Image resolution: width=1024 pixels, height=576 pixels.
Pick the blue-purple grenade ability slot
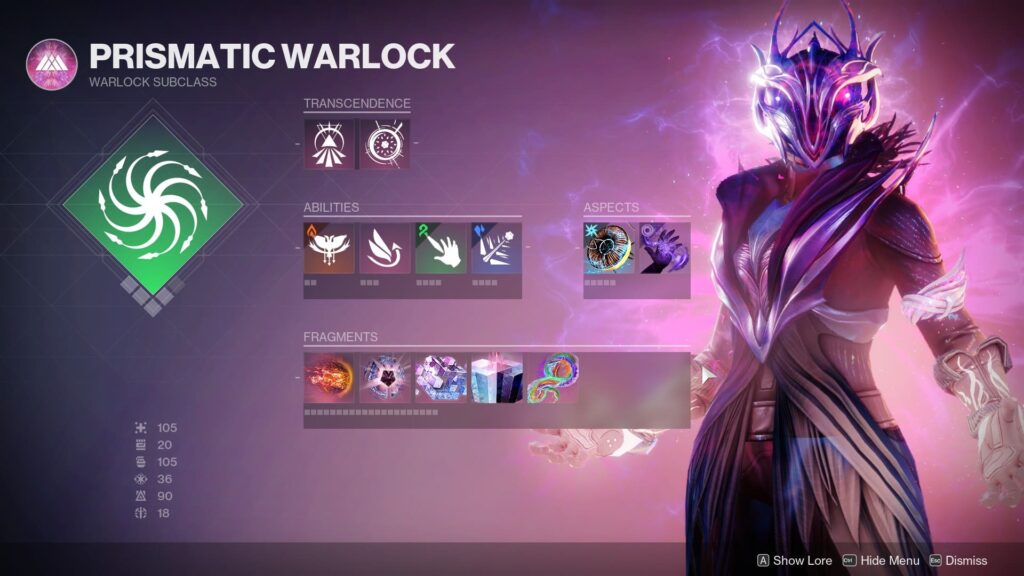(496, 248)
